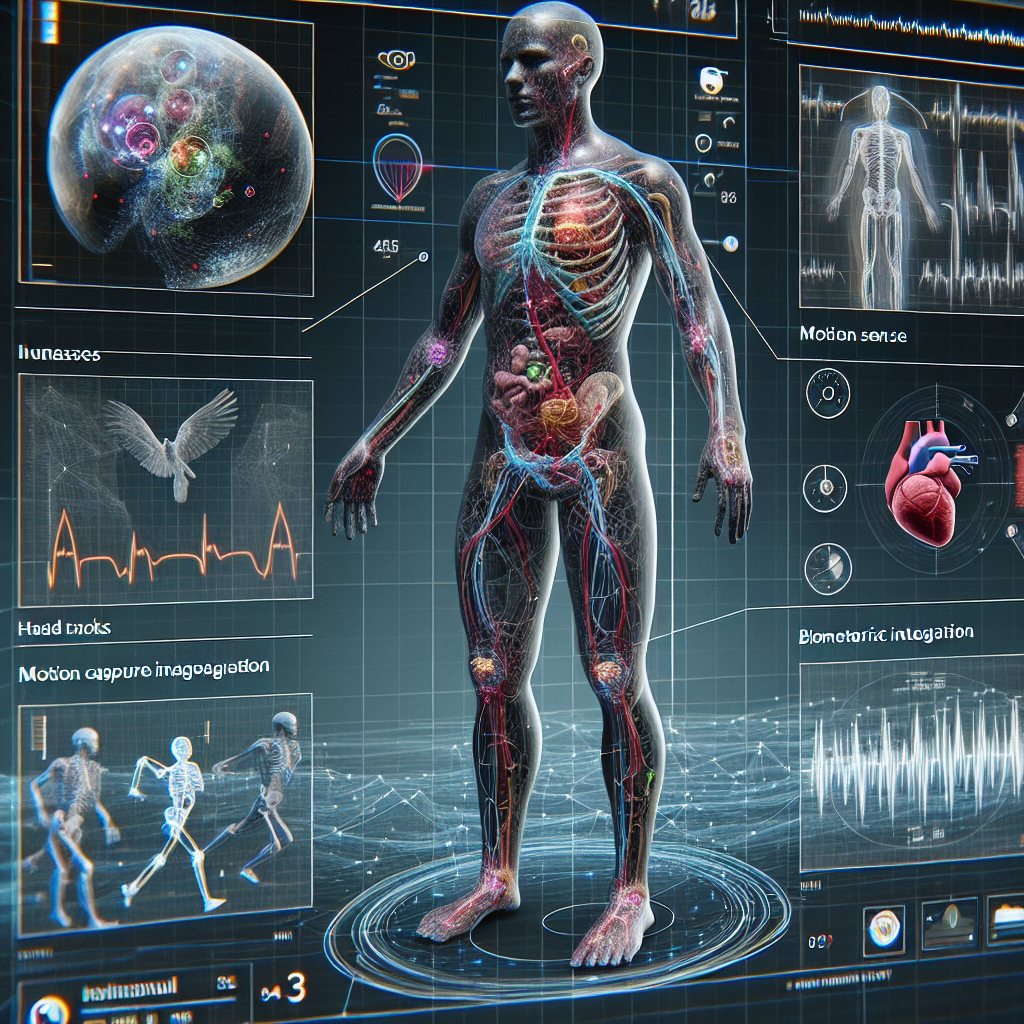
Task: Open the red heart model display
Action: tap(925, 478)
